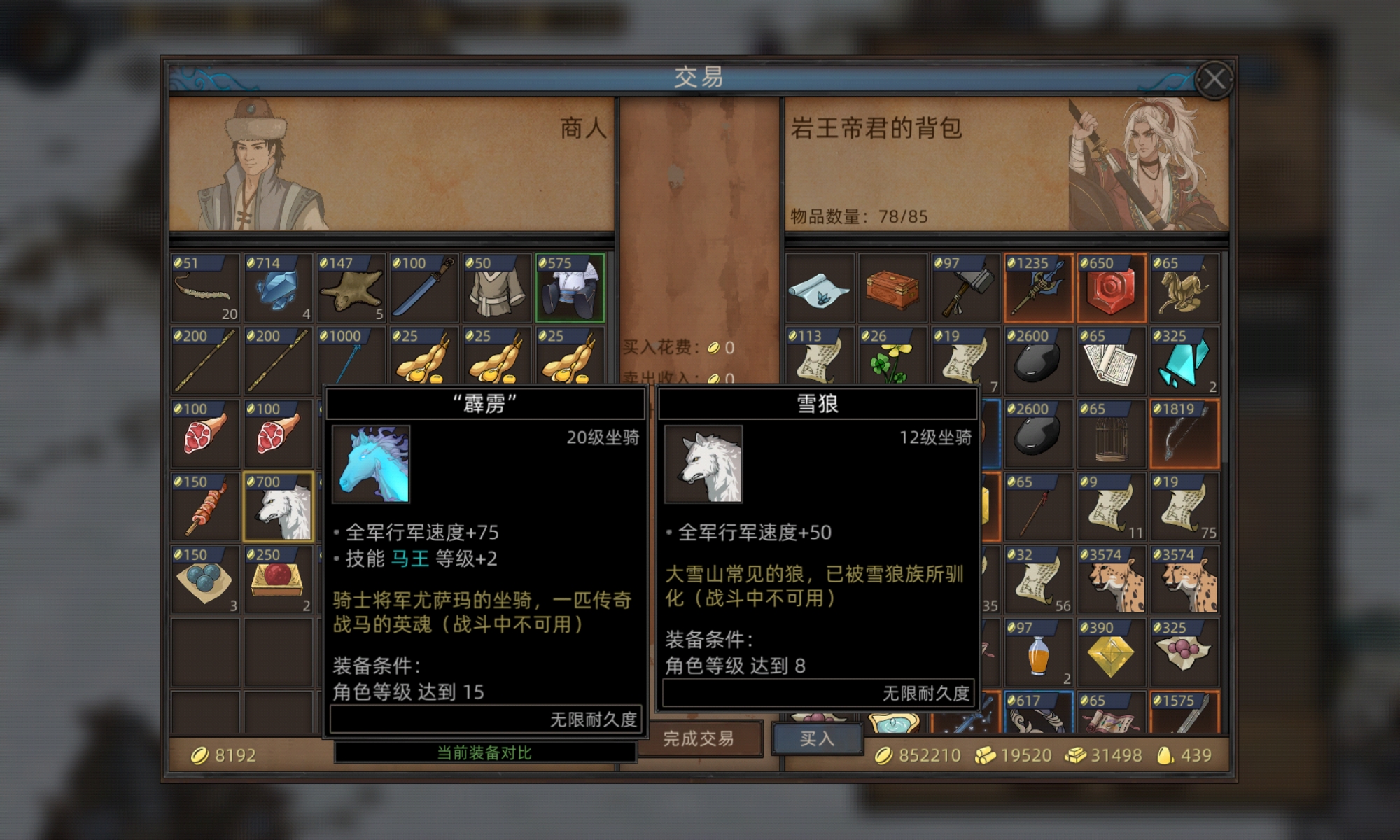Click the blue spear priced 1000
The height and width of the screenshot is (840, 1400).
tap(351, 360)
